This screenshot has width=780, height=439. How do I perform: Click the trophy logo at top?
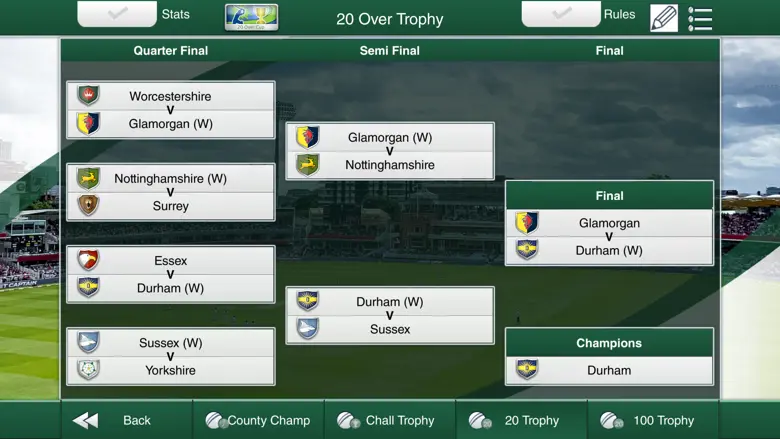[252, 17]
